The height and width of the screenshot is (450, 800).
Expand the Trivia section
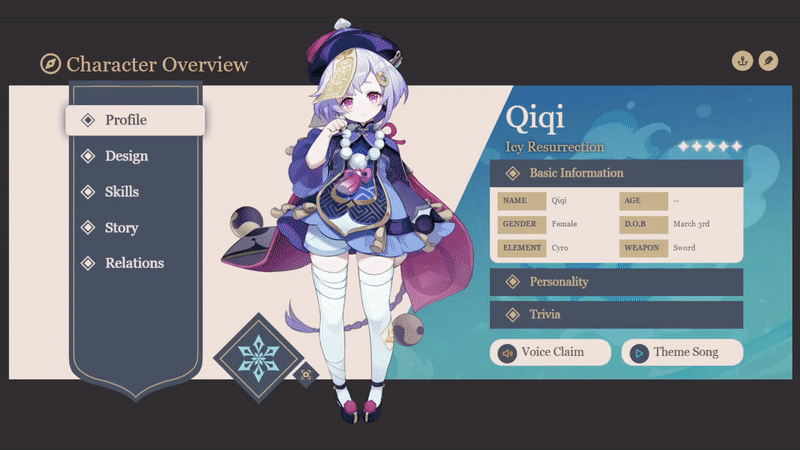[x=616, y=315]
